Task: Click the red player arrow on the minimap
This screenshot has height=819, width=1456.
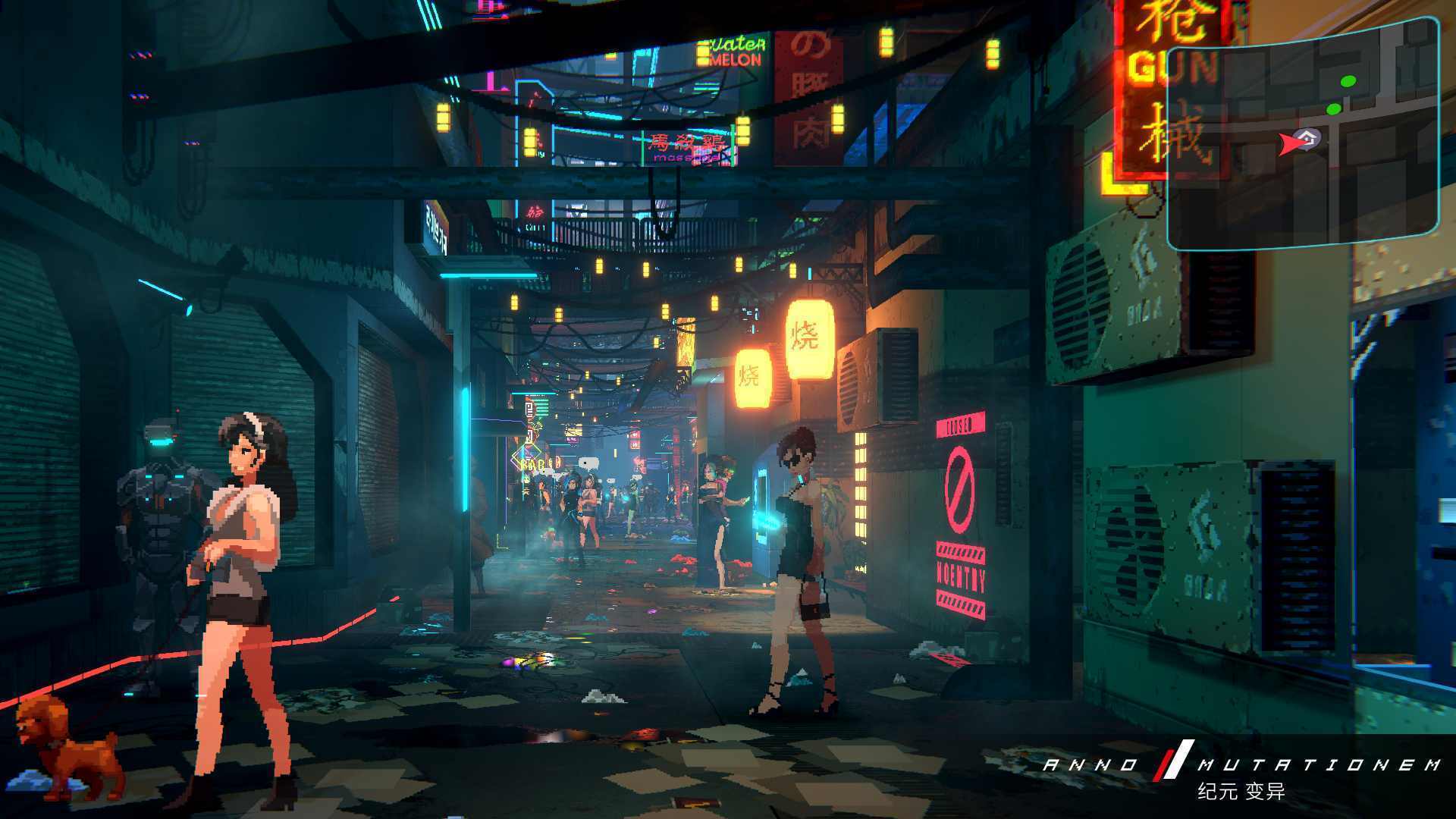Action: [1289, 143]
